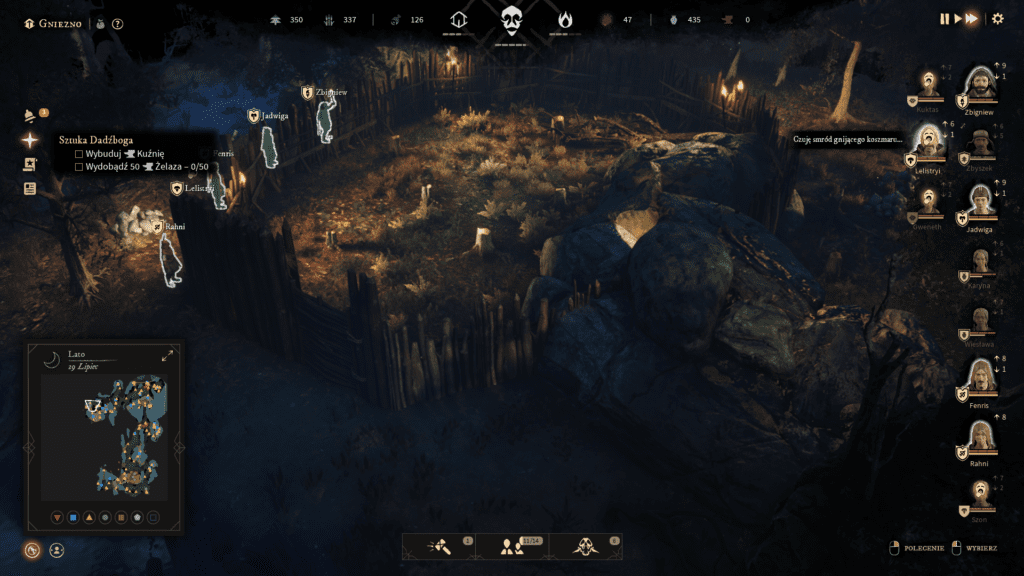The height and width of the screenshot is (576, 1024).
Task: Toggle the blue square minimap filter
Action: point(73,517)
